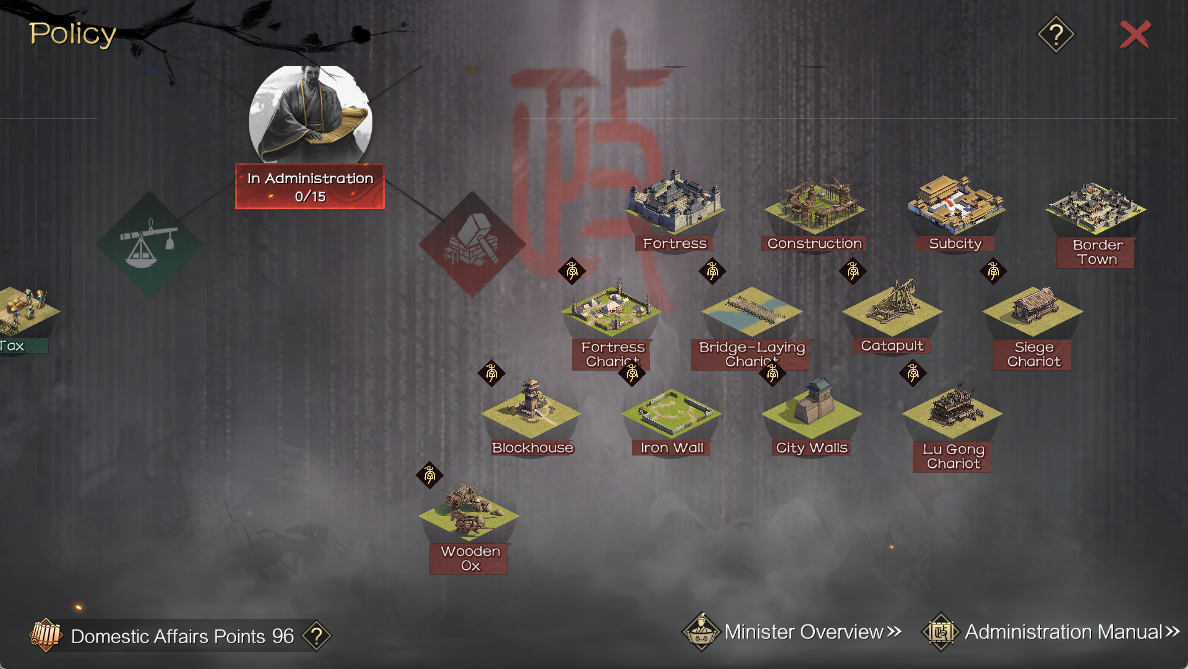Select the Siege Chariot policy
Image resolution: width=1188 pixels, height=669 pixels.
pyautogui.click(x=1033, y=318)
